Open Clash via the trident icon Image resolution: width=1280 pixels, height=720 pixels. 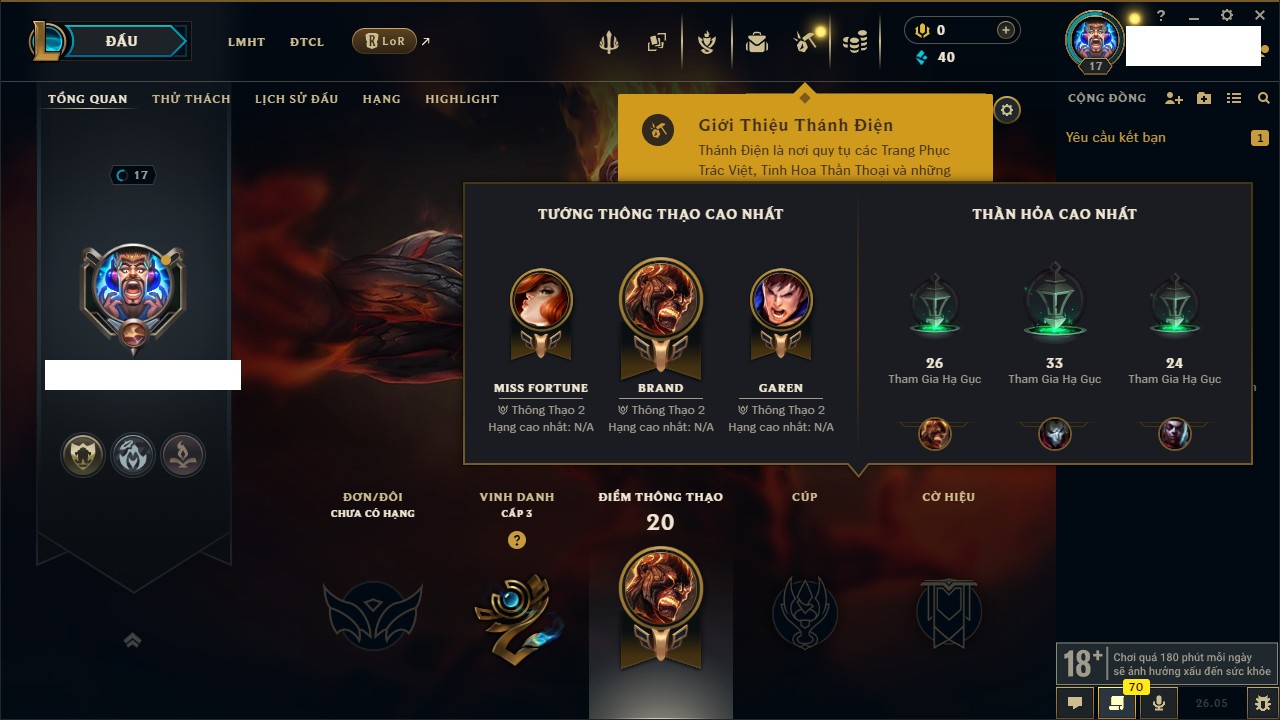tap(609, 42)
